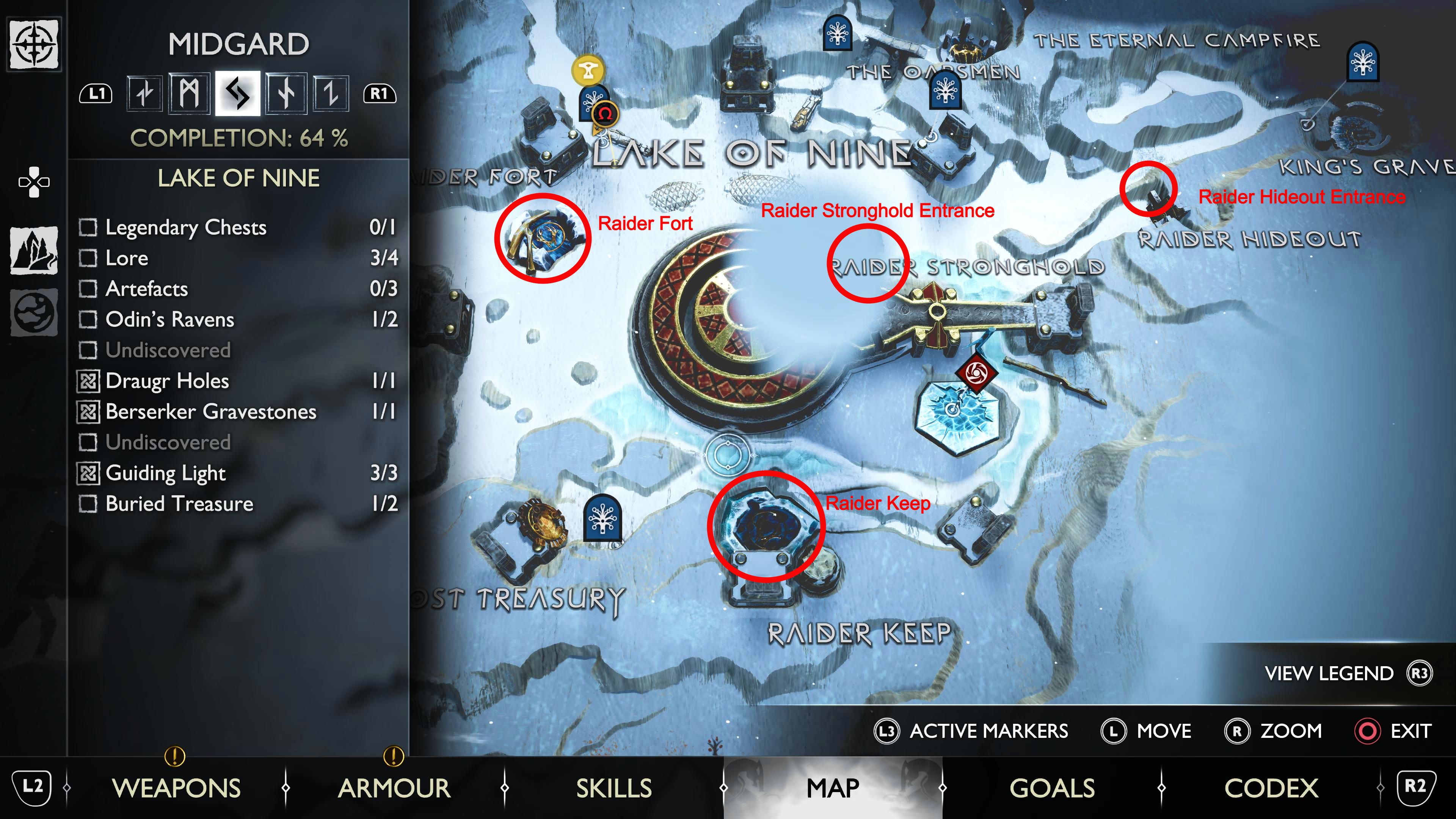Choose the Lore collectible entry
Image resolution: width=1456 pixels, height=819 pixels.
point(237,258)
